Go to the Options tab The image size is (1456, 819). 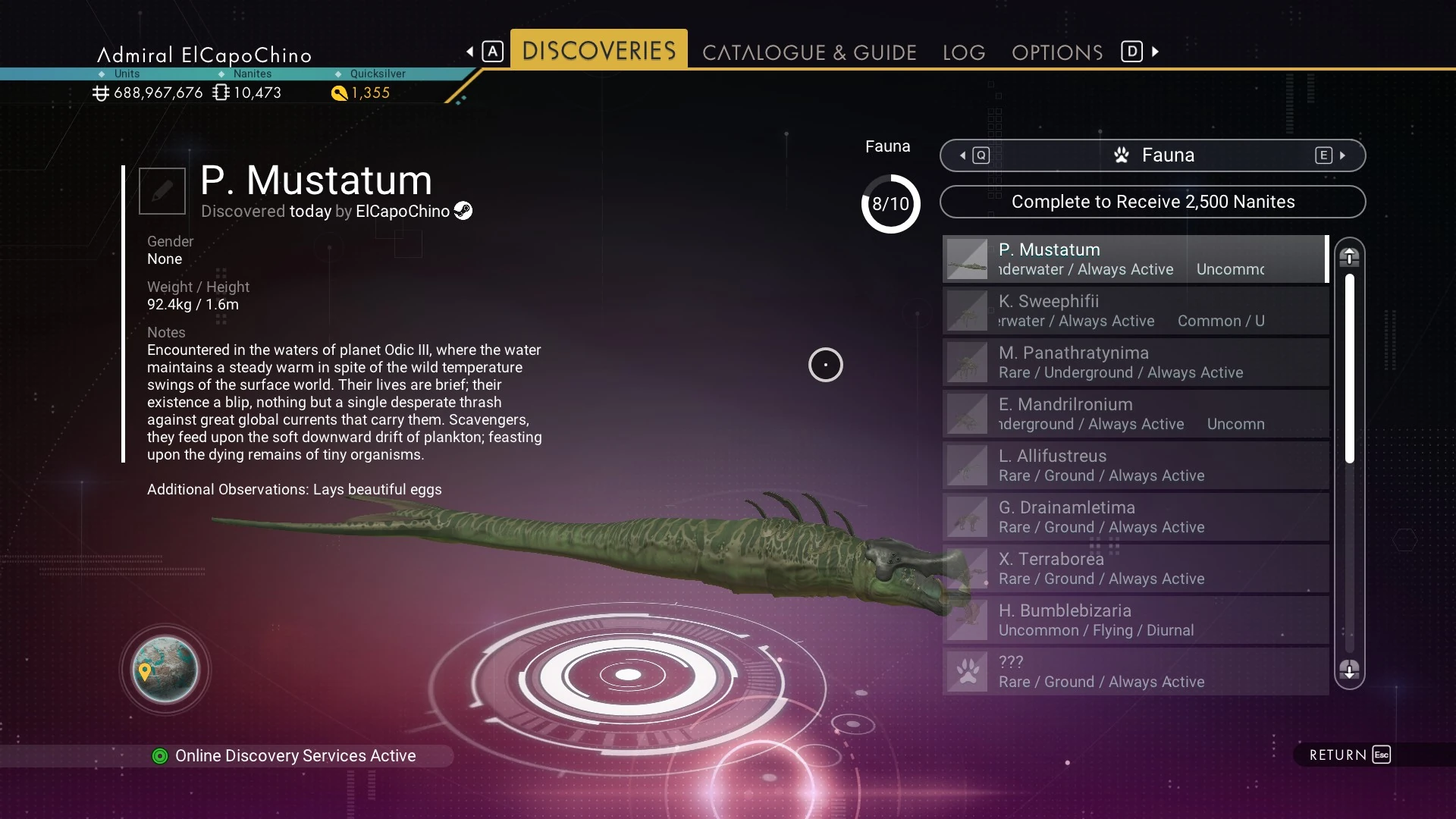tap(1056, 52)
